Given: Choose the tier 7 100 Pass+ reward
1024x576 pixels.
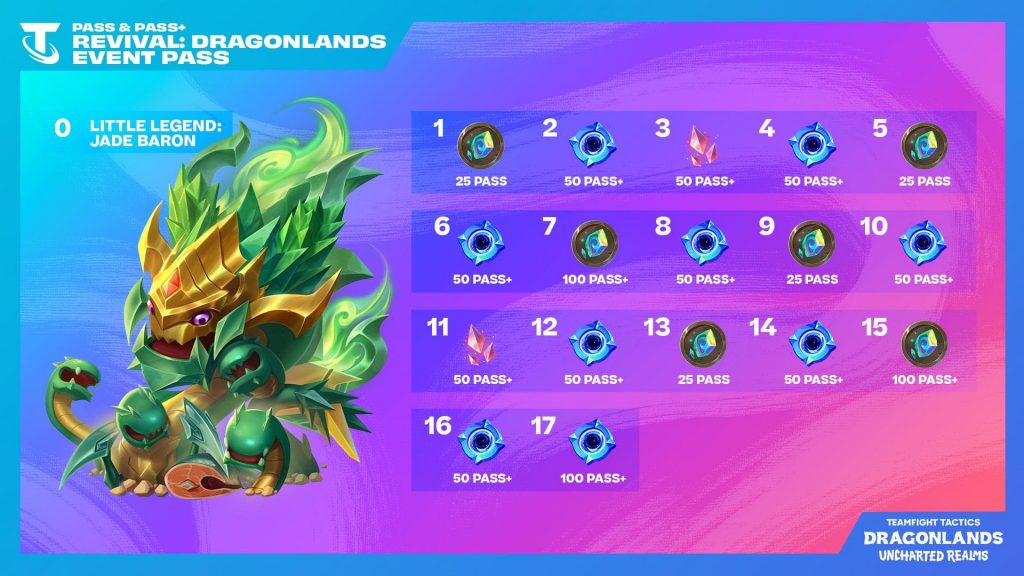Looking at the screenshot, I should tap(594, 243).
